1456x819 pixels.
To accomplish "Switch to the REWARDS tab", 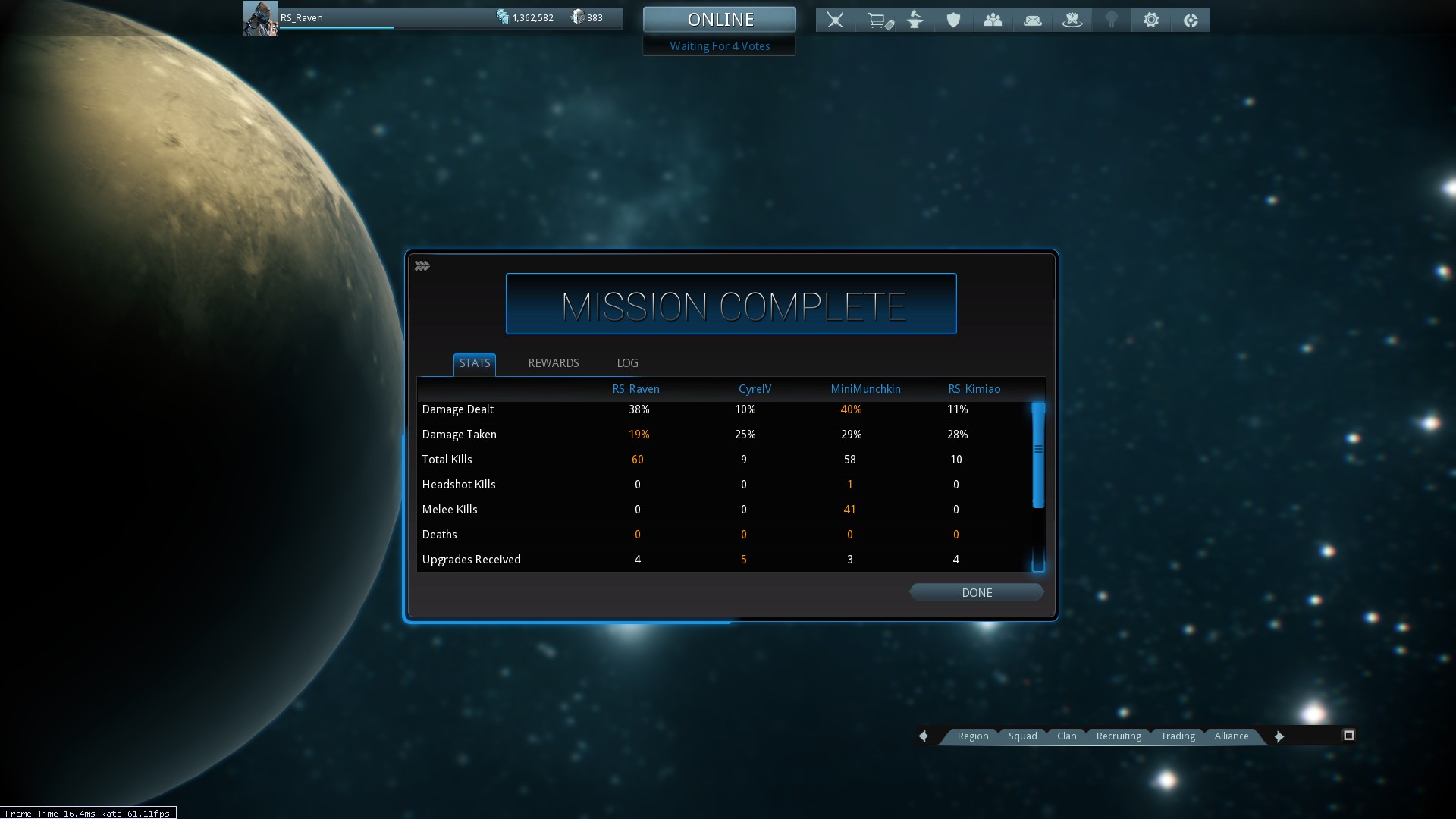I will (x=553, y=363).
